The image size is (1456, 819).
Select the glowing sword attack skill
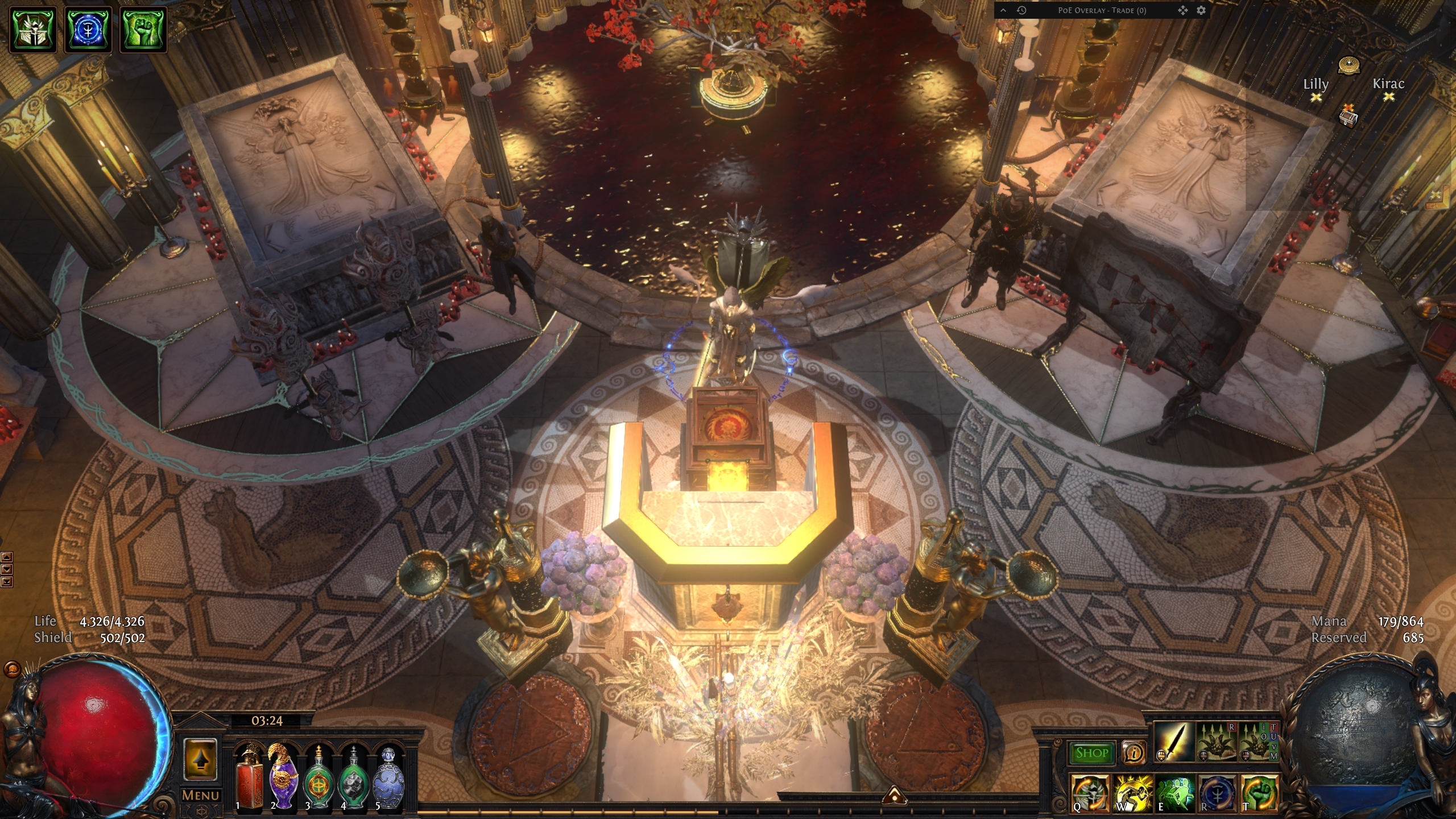1174,742
